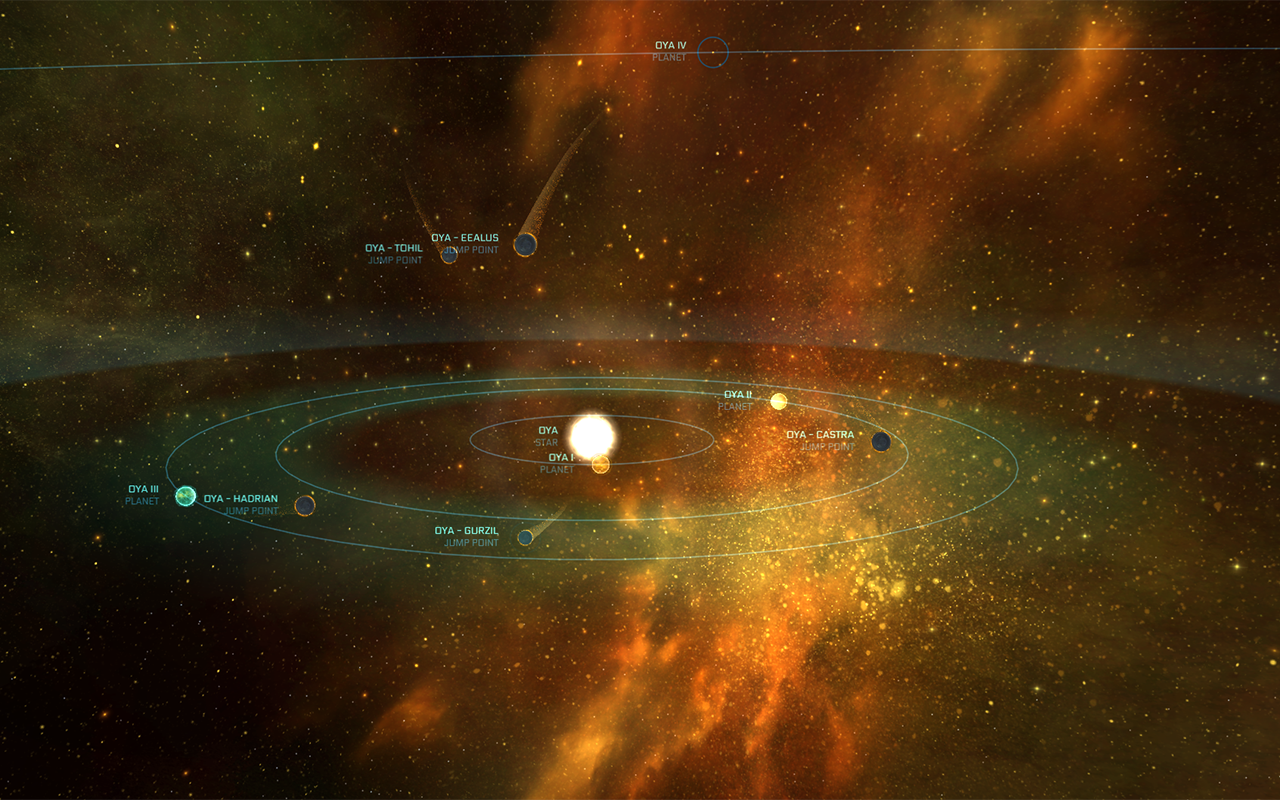Select the green Oya III planet marker

pyautogui.click(x=185, y=495)
